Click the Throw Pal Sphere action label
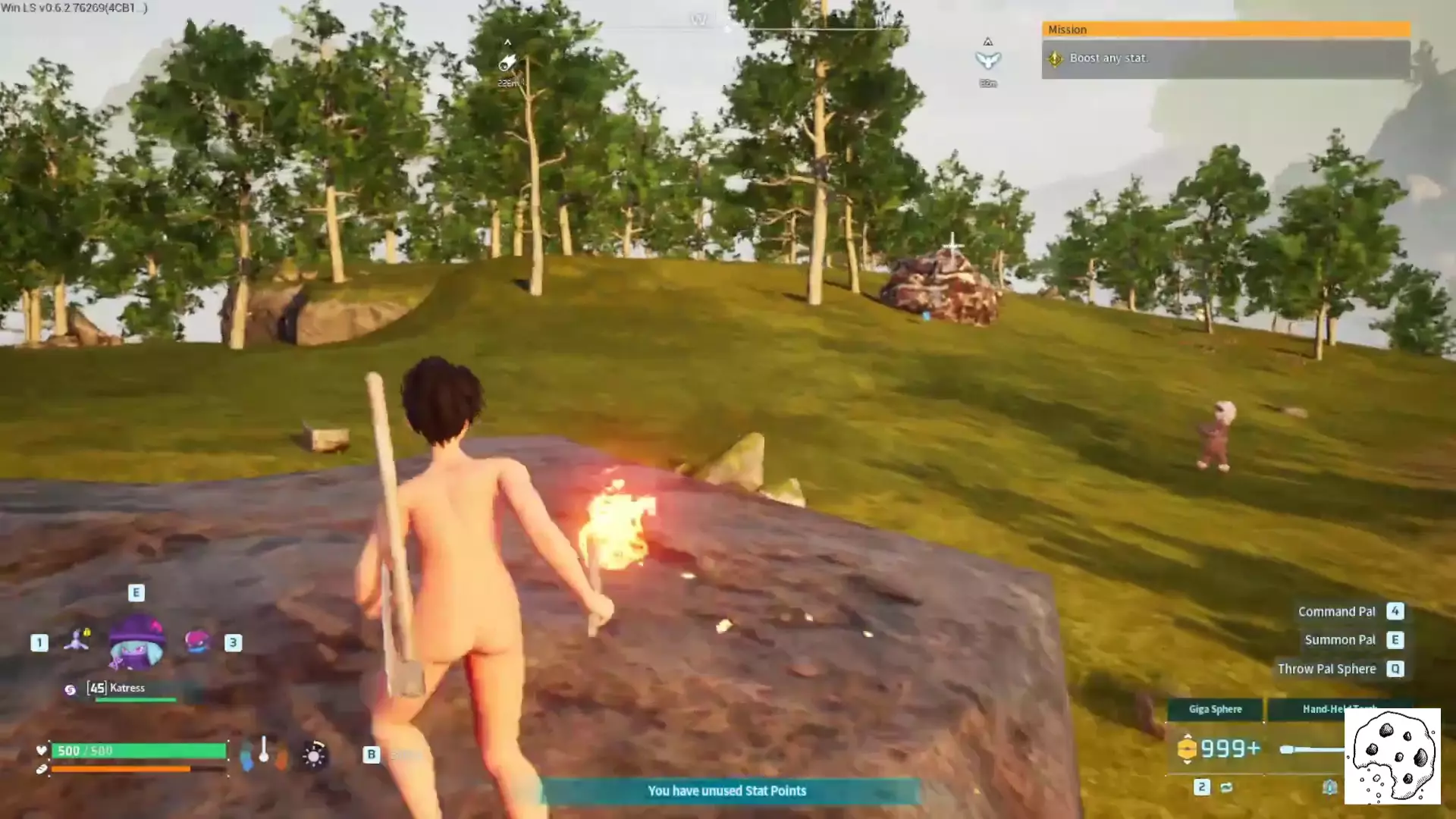The image size is (1456, 819). tap(1326, 669)
